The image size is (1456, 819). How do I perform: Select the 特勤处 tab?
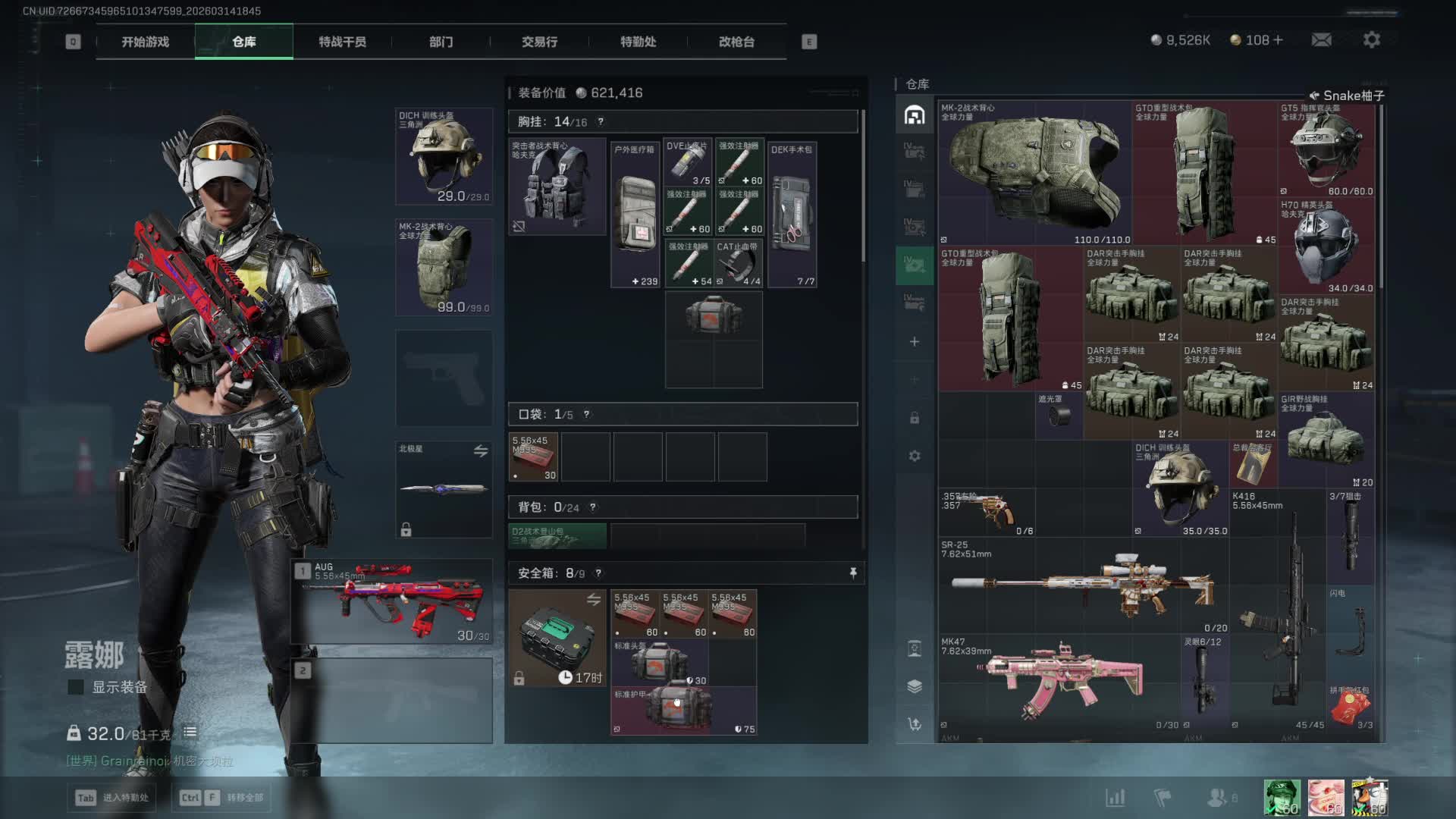pyautogui.click(x=638, y=42)
